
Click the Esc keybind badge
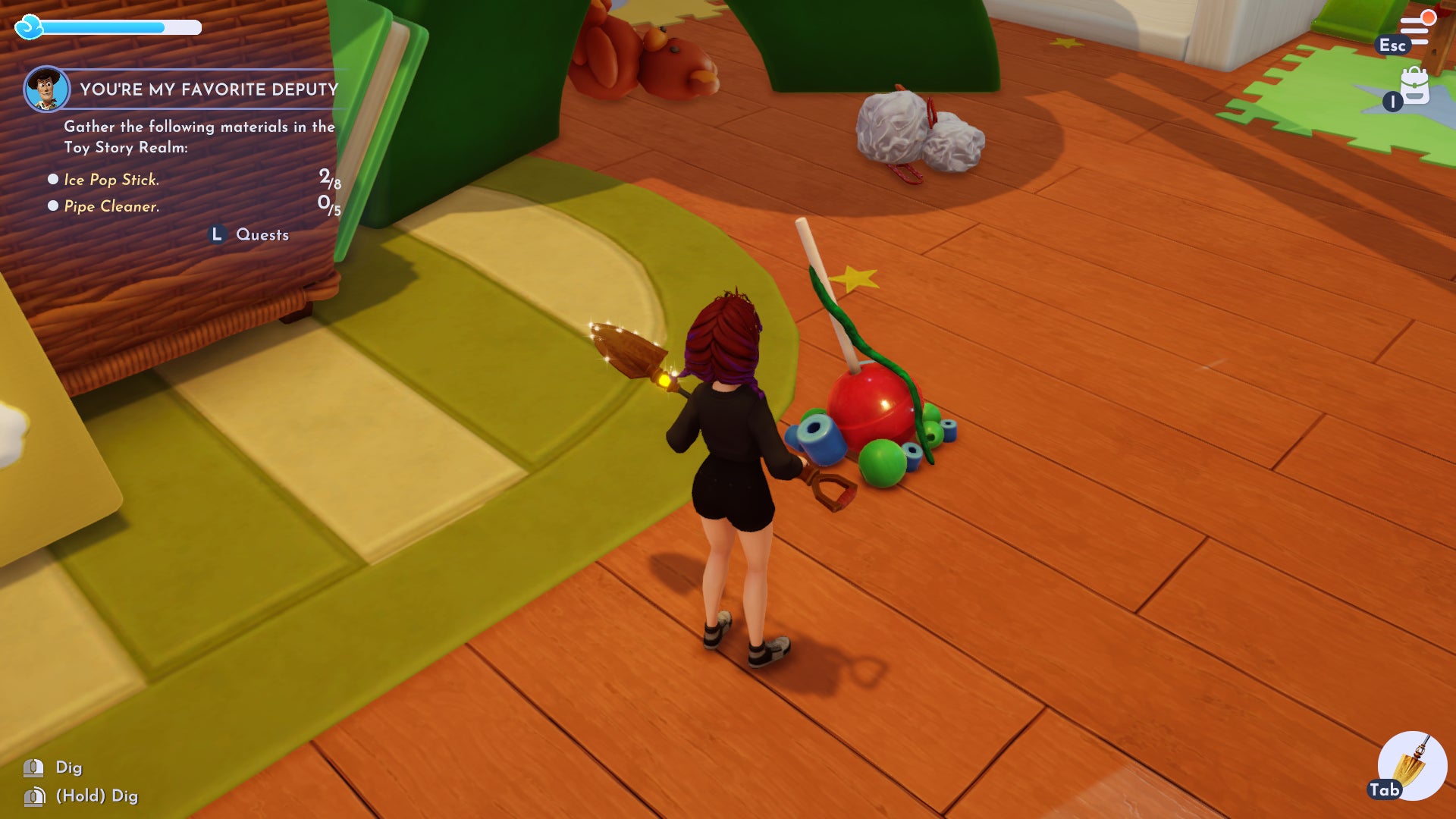click(1394, 45)
